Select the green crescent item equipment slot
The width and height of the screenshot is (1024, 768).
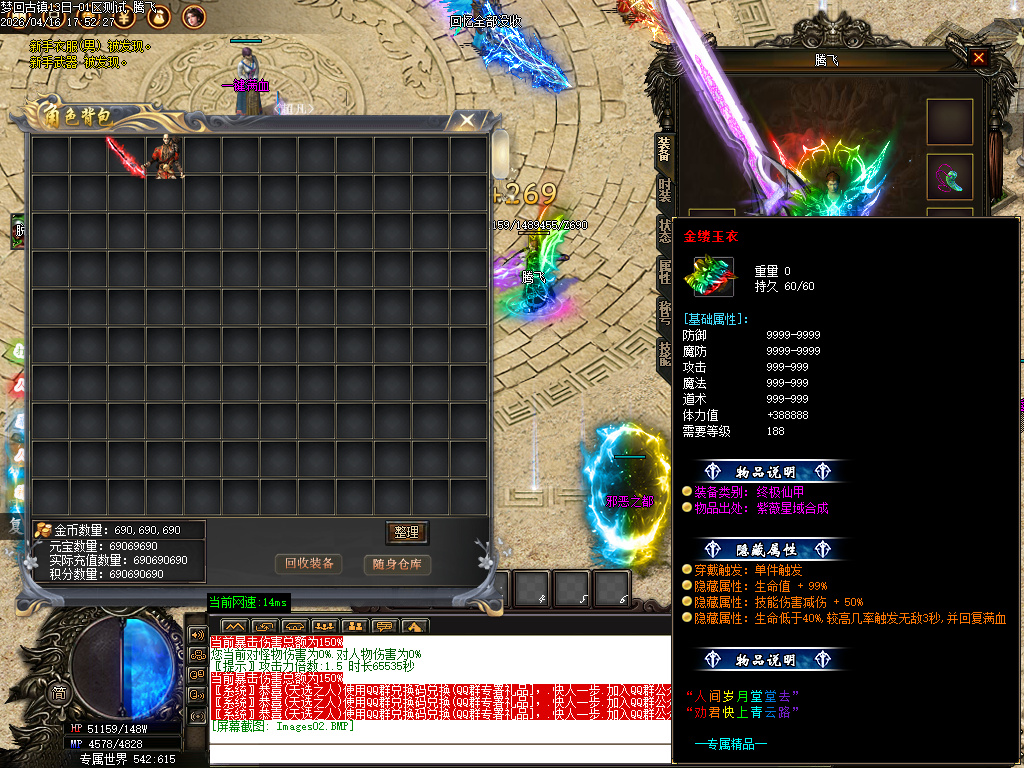[x=949, y=178]
